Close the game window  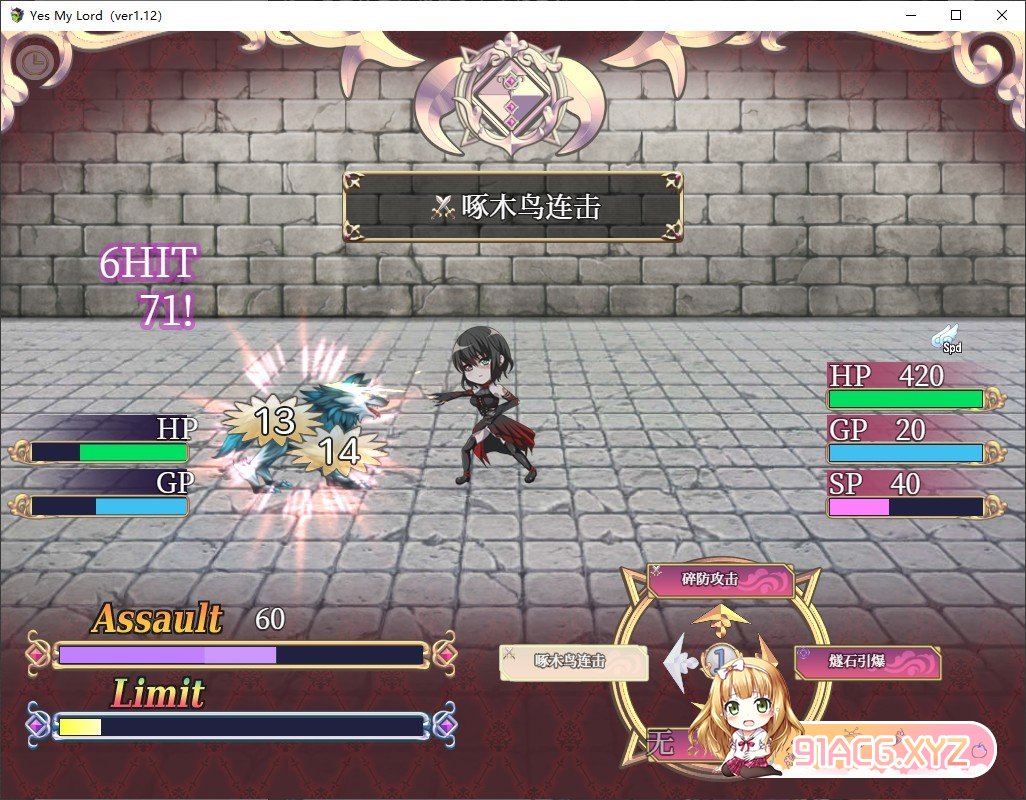click(1002, 15)
